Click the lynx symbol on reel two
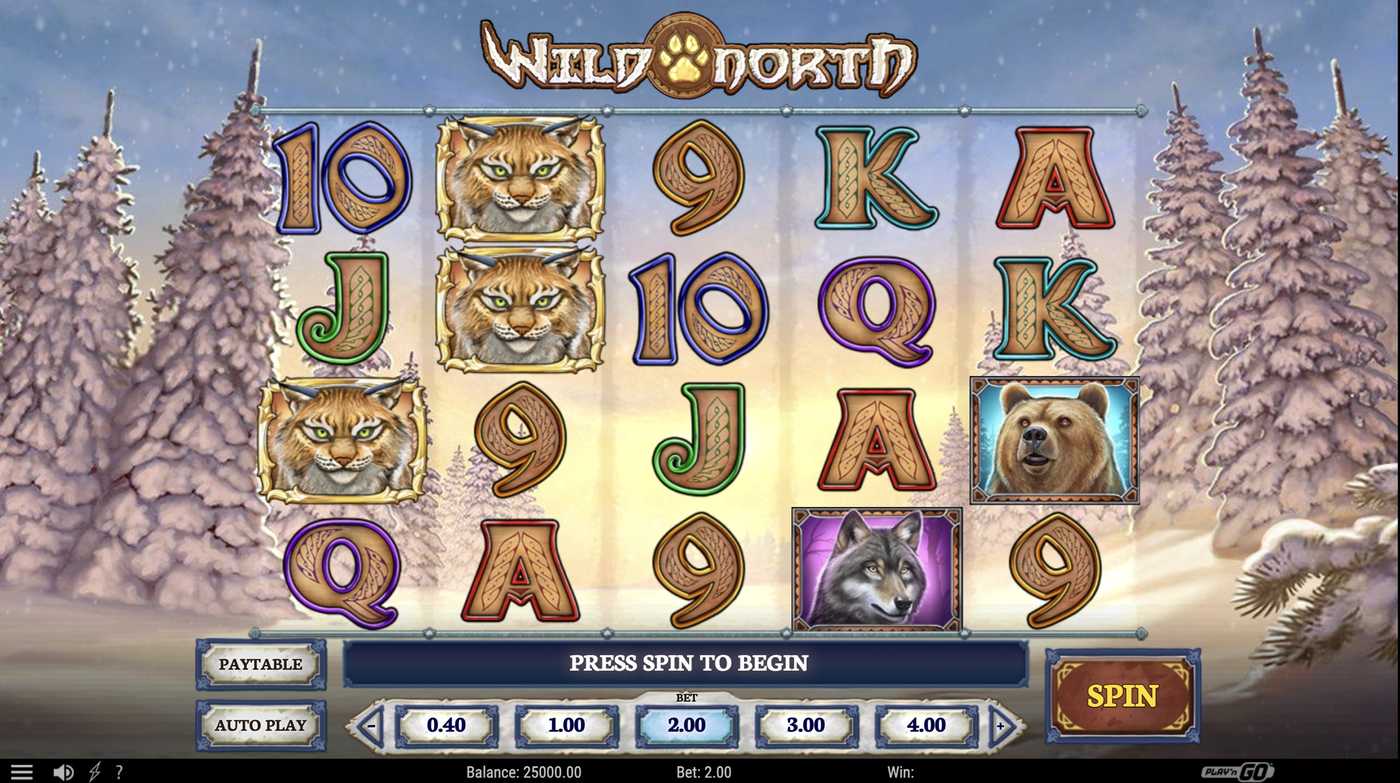The width and height of the screenshot is (1400, 783). pyautogui.click(x=519, y=178)
